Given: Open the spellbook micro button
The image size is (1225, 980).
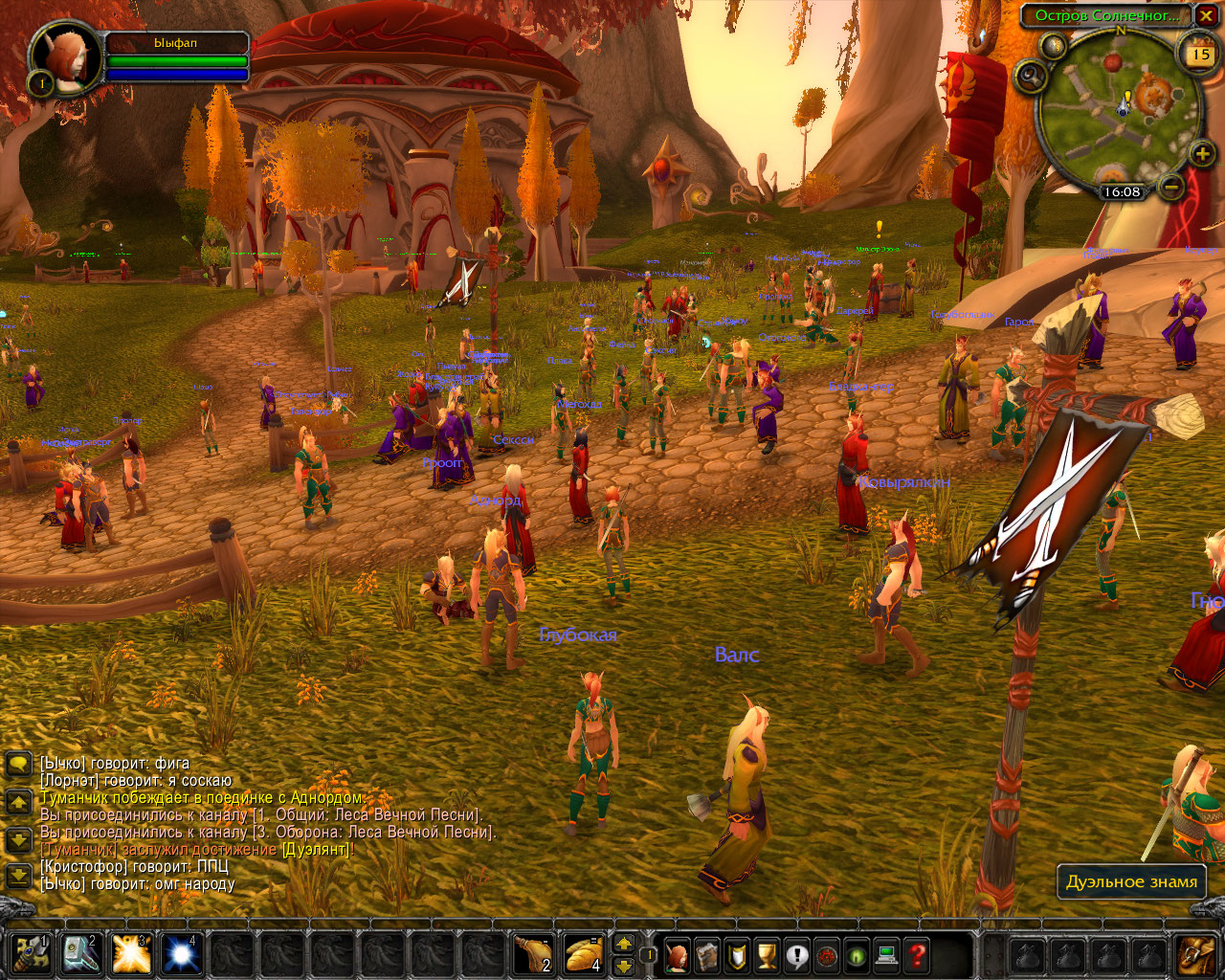Looking at the screenshot, I should [707, 954].
